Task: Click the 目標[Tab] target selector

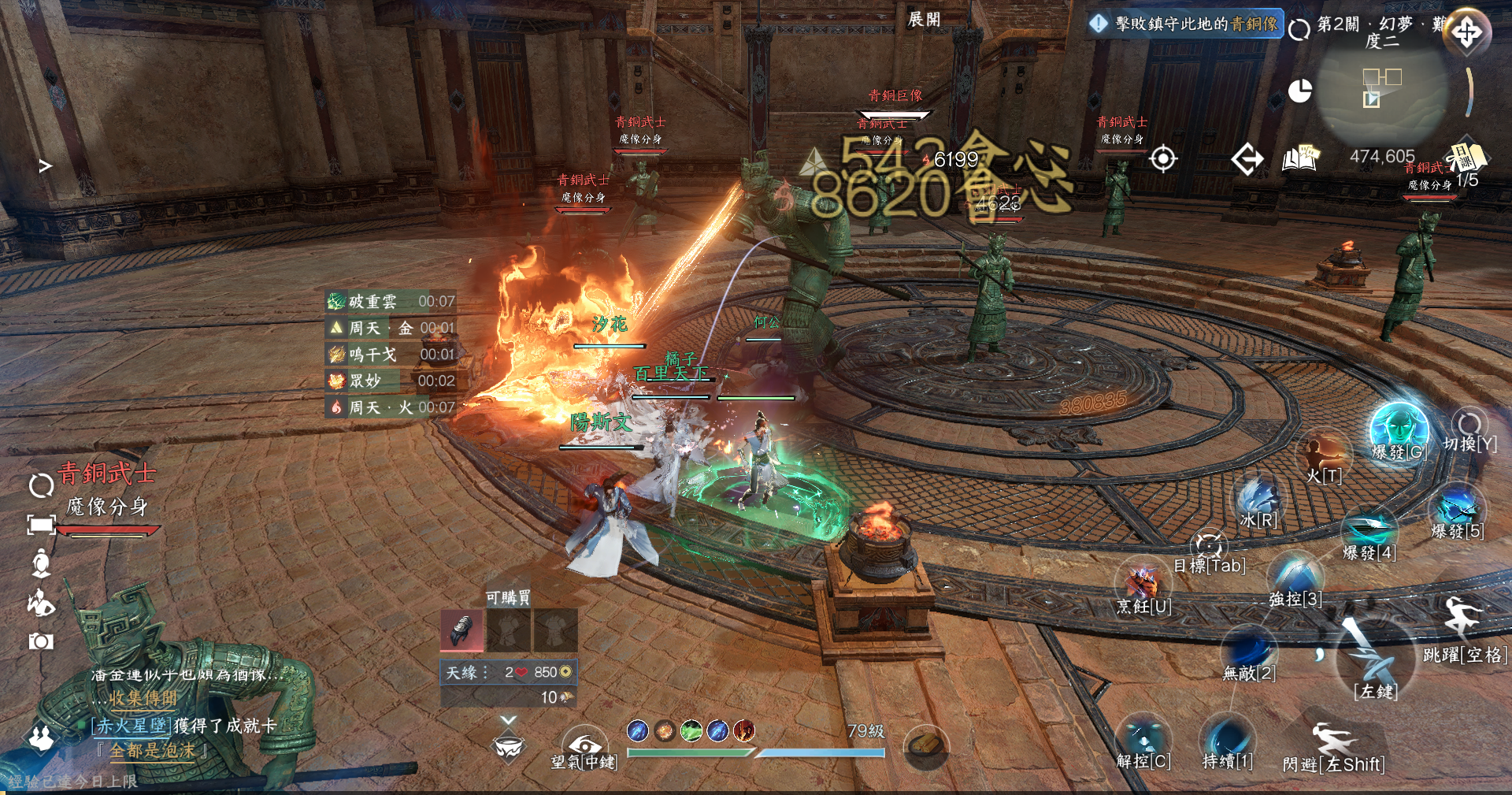Action: coord(1209,546)
